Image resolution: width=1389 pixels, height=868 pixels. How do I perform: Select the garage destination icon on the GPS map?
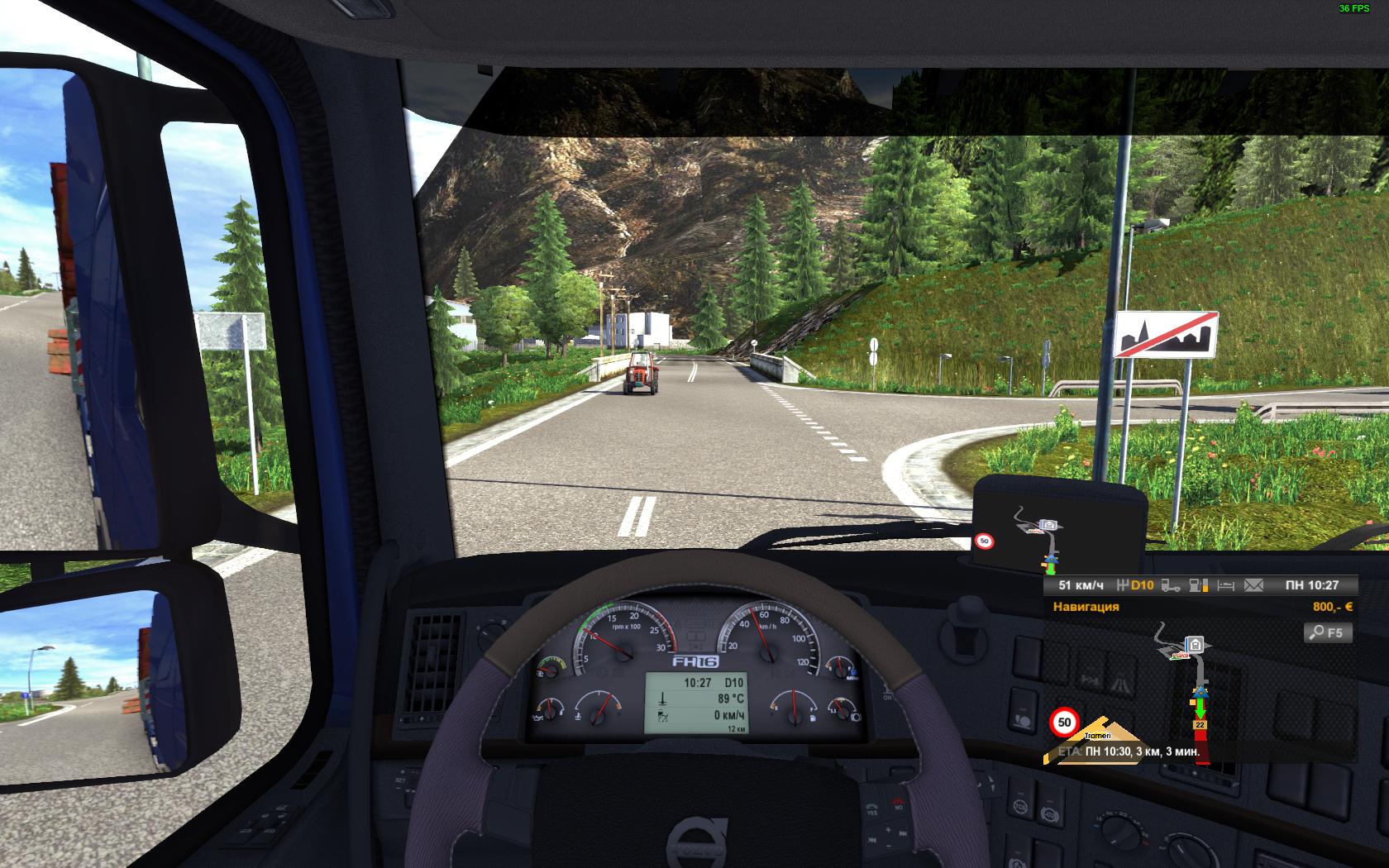(x=1196, y=643)
